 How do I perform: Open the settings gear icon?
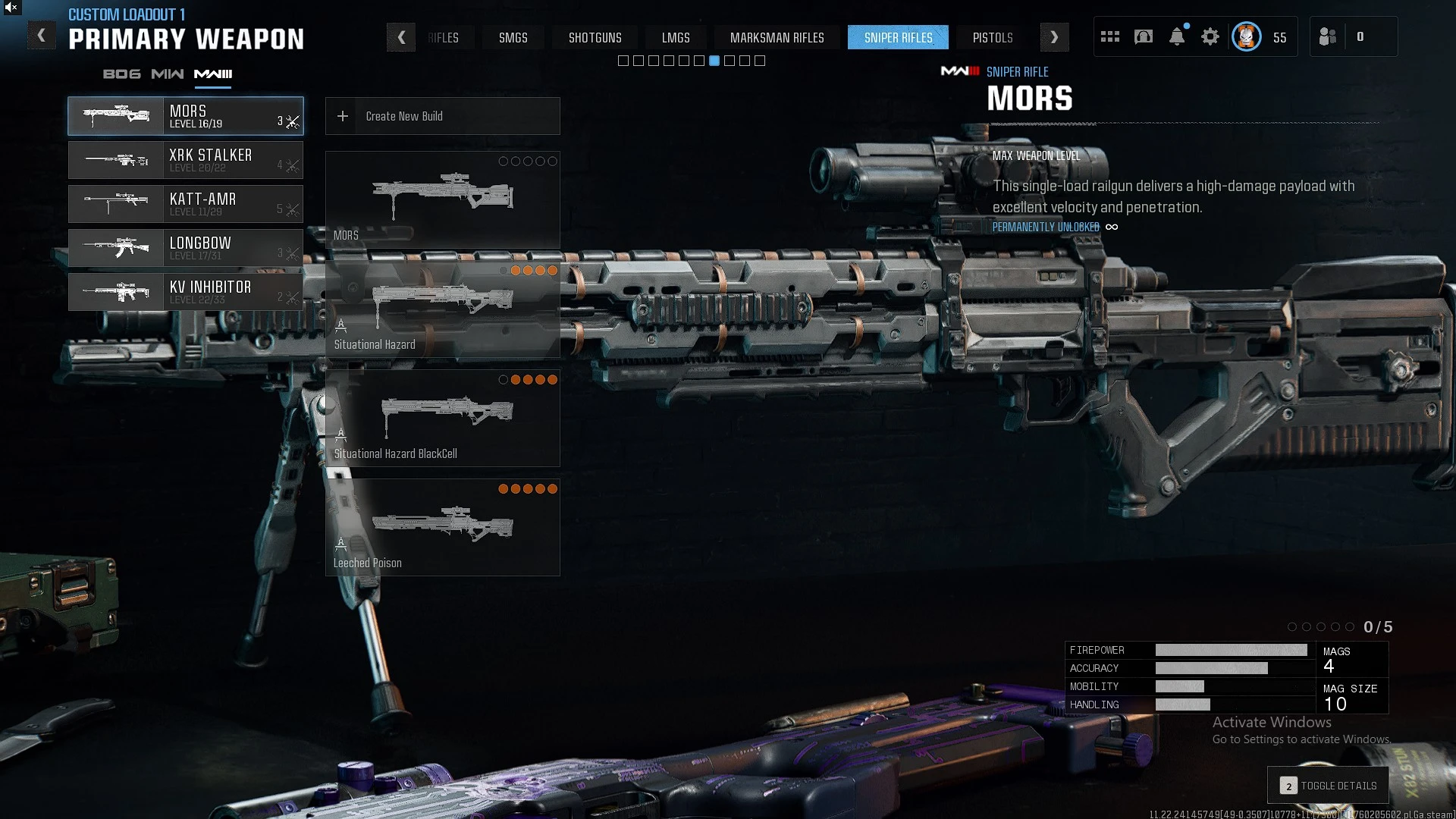coord(1210,37)
